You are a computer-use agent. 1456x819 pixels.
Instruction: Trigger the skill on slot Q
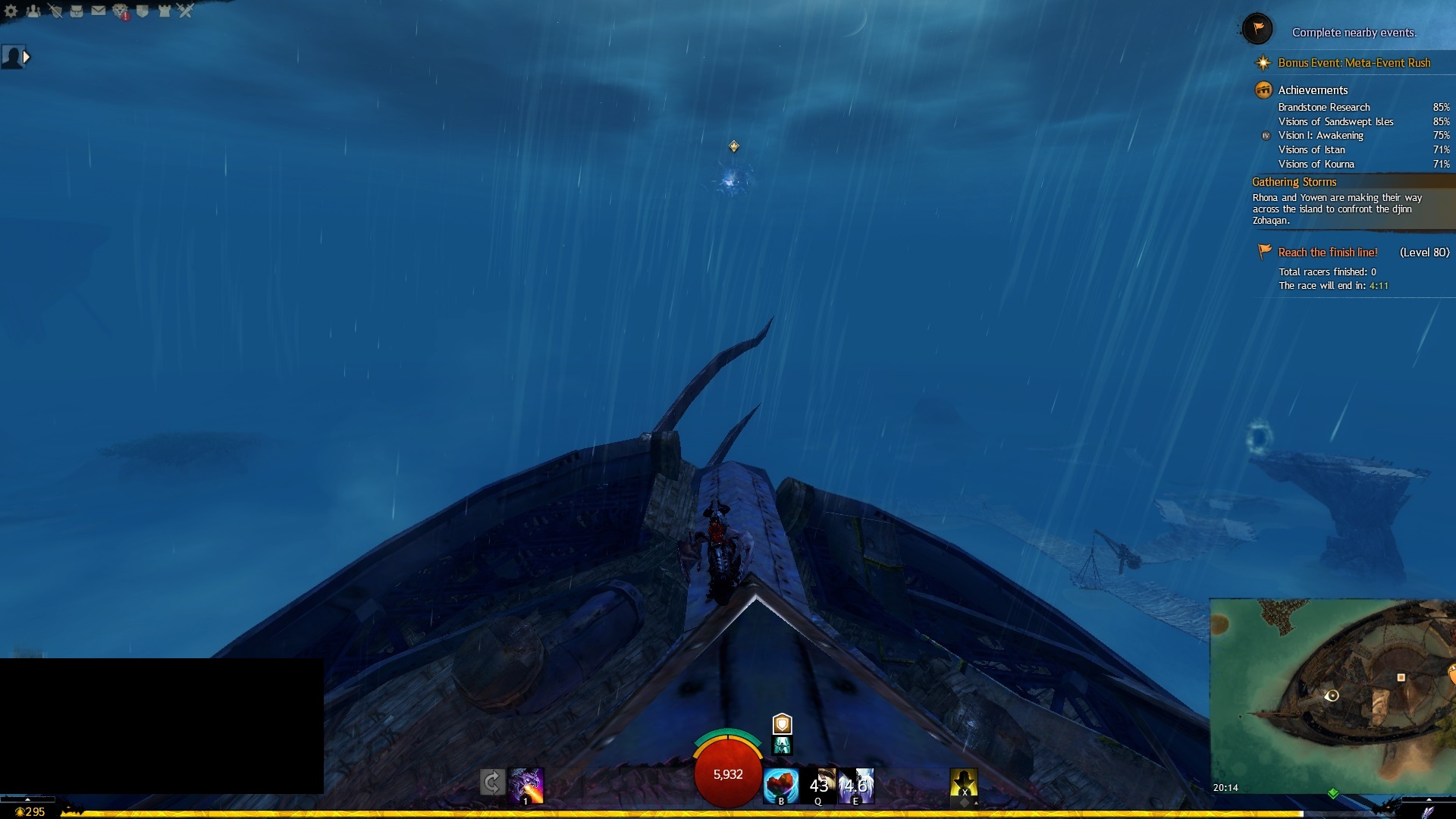819,785
